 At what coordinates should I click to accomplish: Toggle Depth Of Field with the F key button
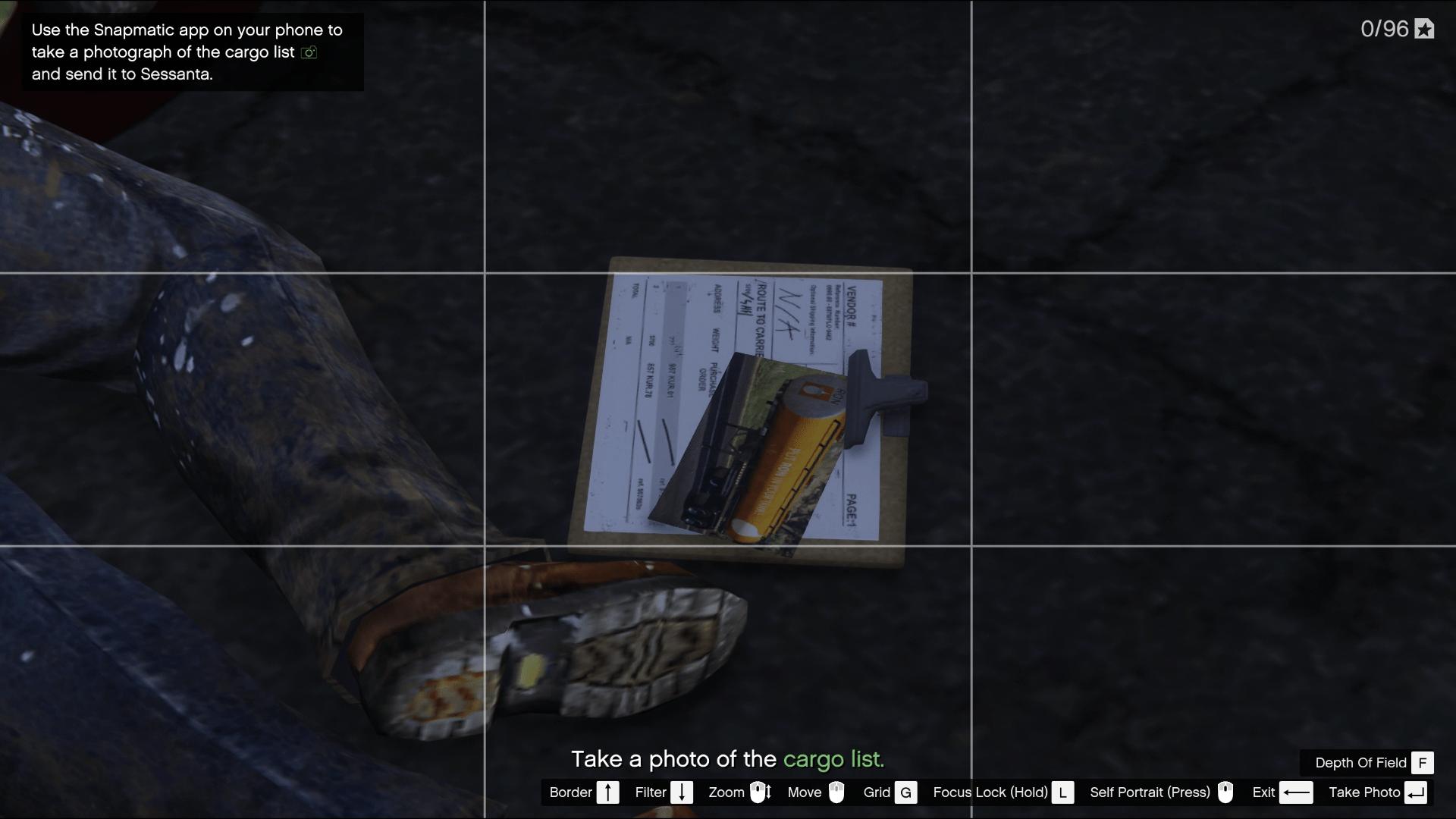click(1424, 764)
